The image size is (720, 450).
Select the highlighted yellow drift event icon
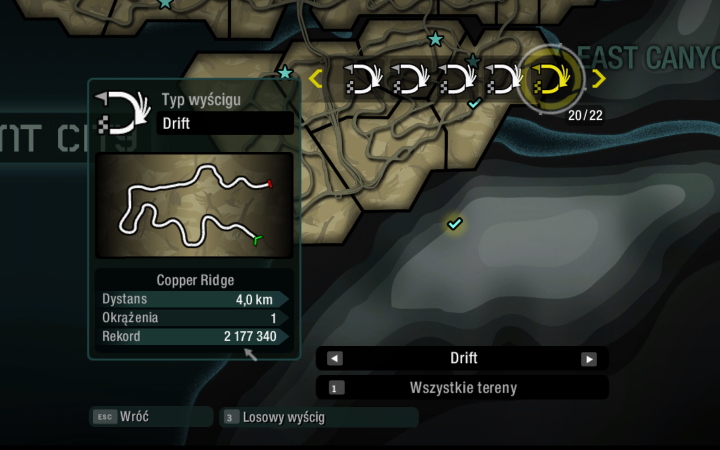coord(552,78)
